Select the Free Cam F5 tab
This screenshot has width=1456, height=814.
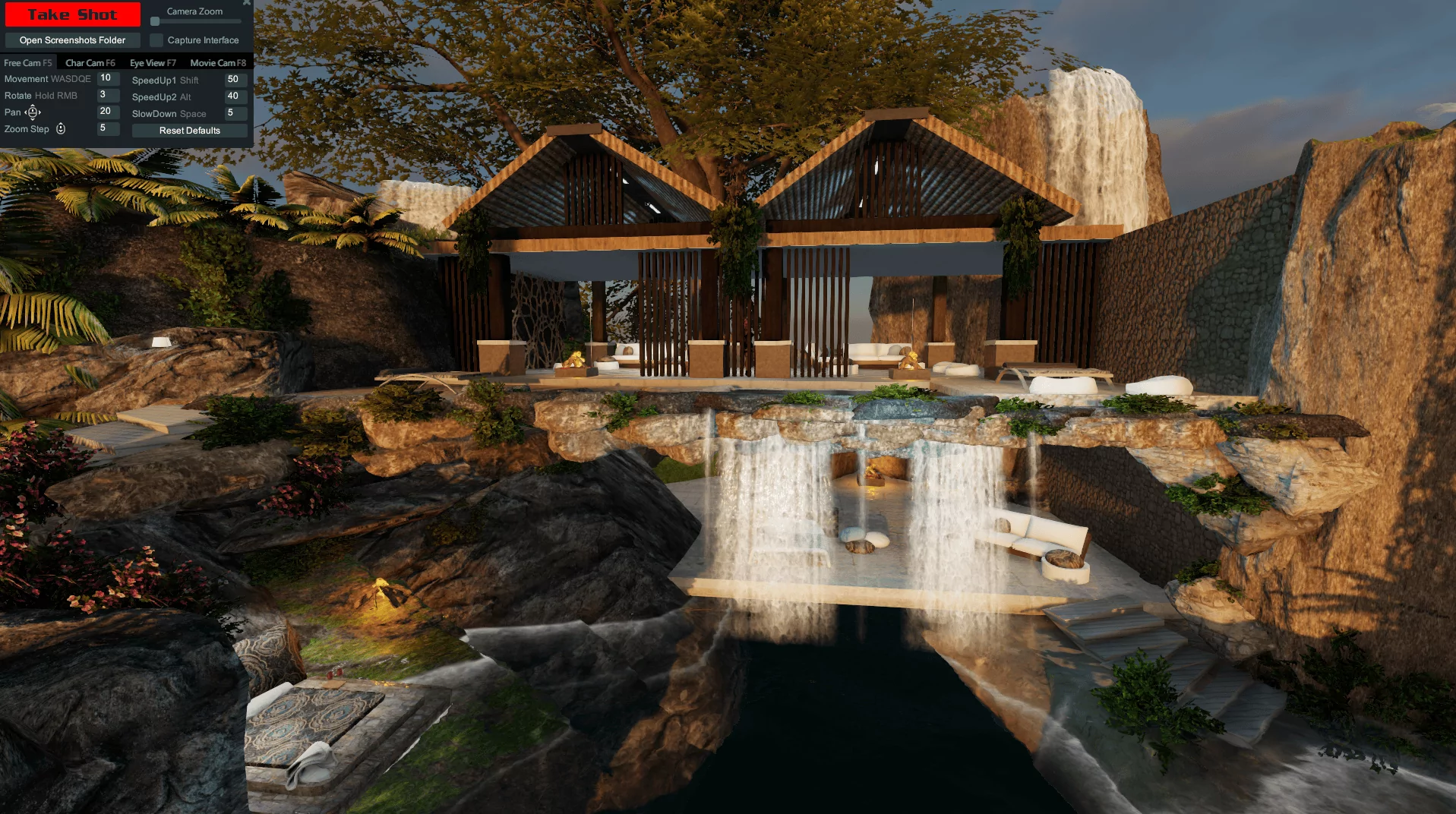(29, 62)
